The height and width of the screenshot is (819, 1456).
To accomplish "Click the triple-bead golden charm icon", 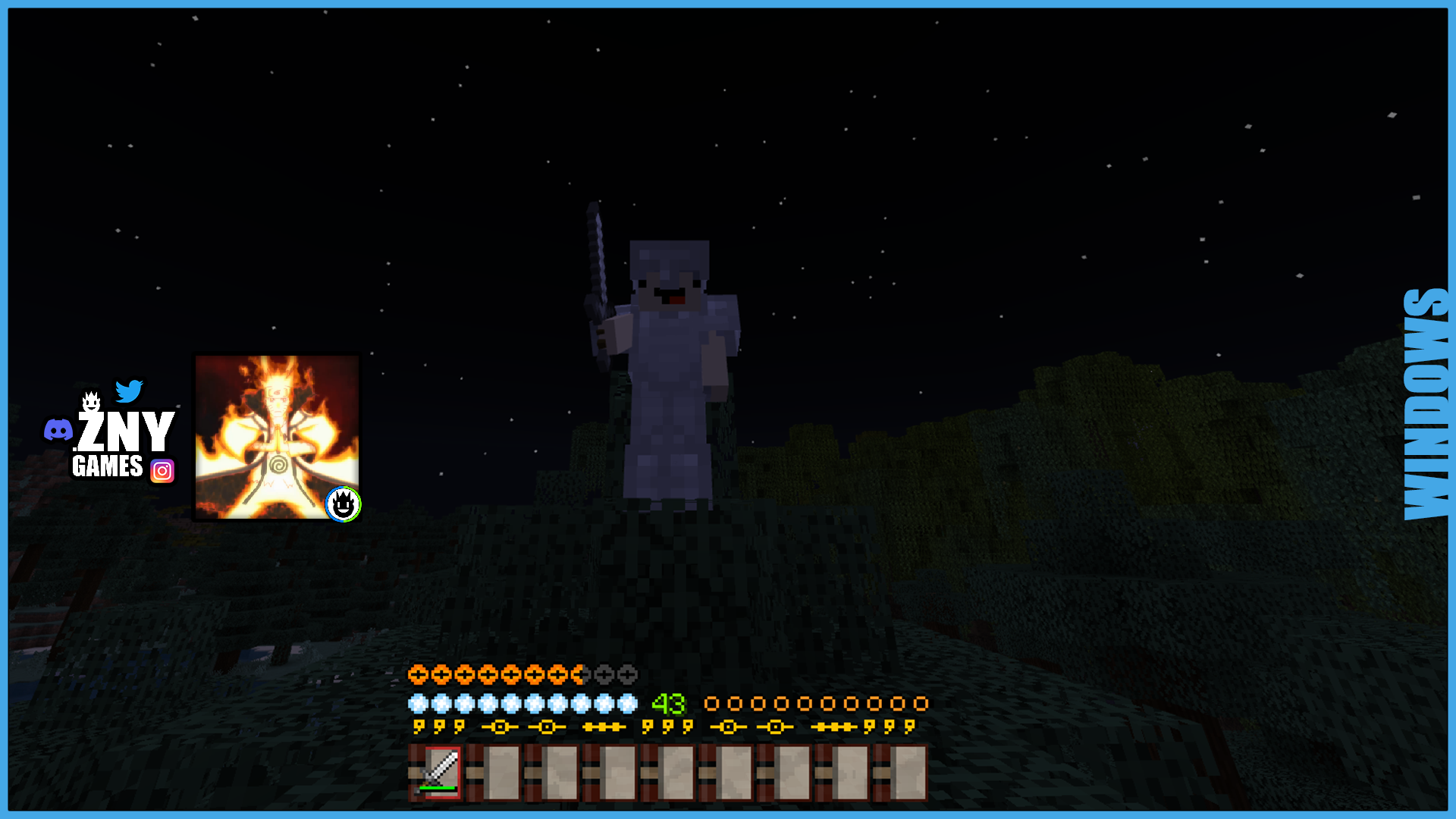I will [x=604, y=726].
